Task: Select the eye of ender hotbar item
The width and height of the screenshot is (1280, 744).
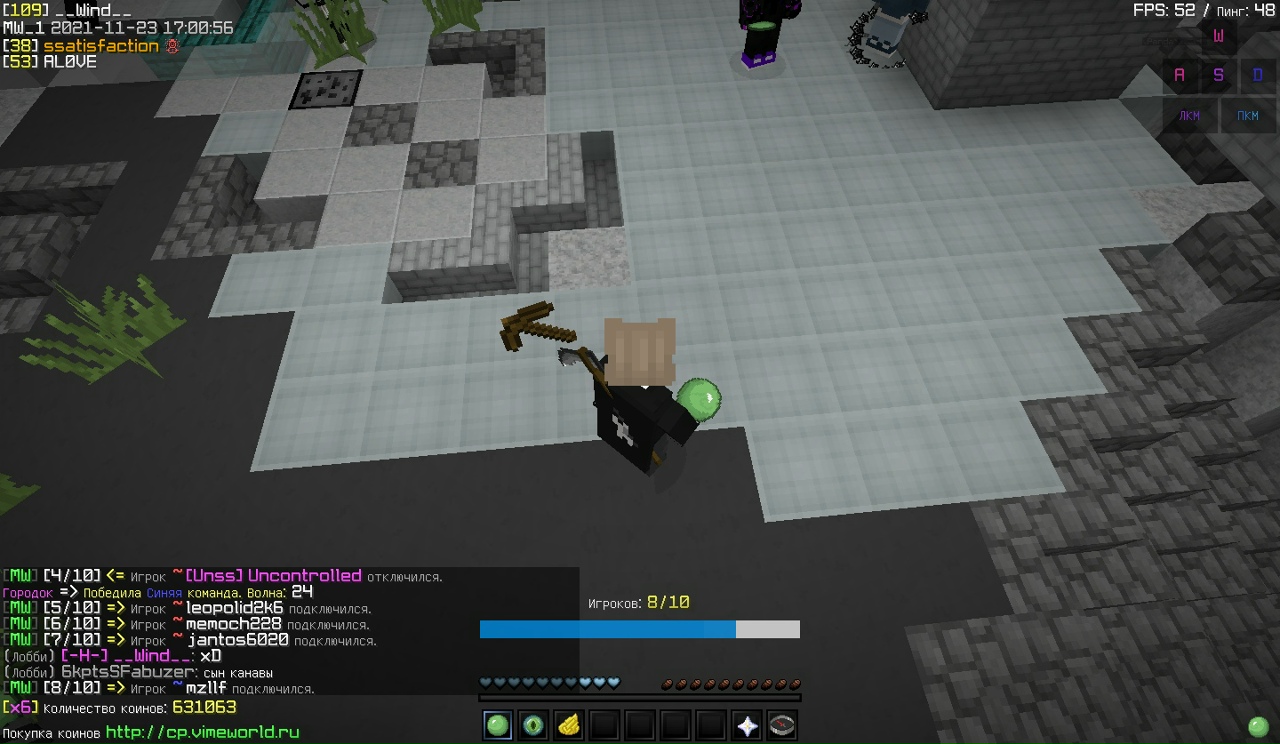Action: pyautogui.click(x=533, y=725)
